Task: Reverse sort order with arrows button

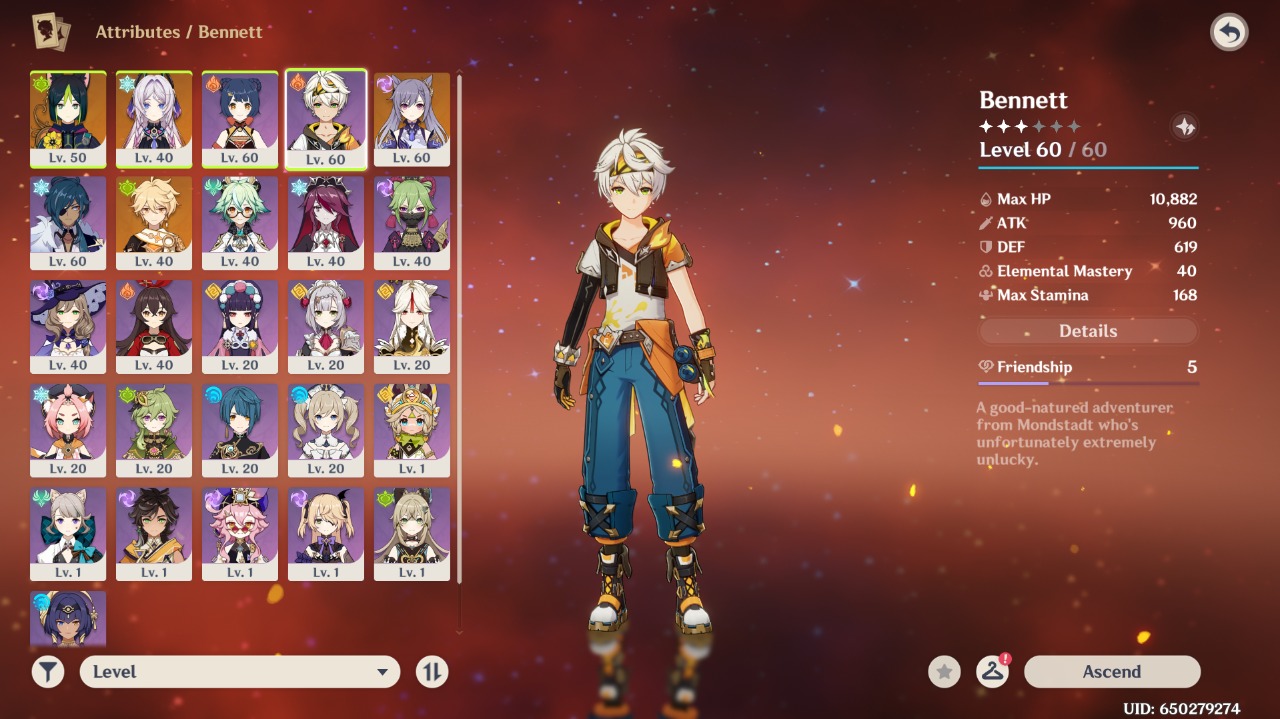Action: pyautogui.click(x=432, y=672)
